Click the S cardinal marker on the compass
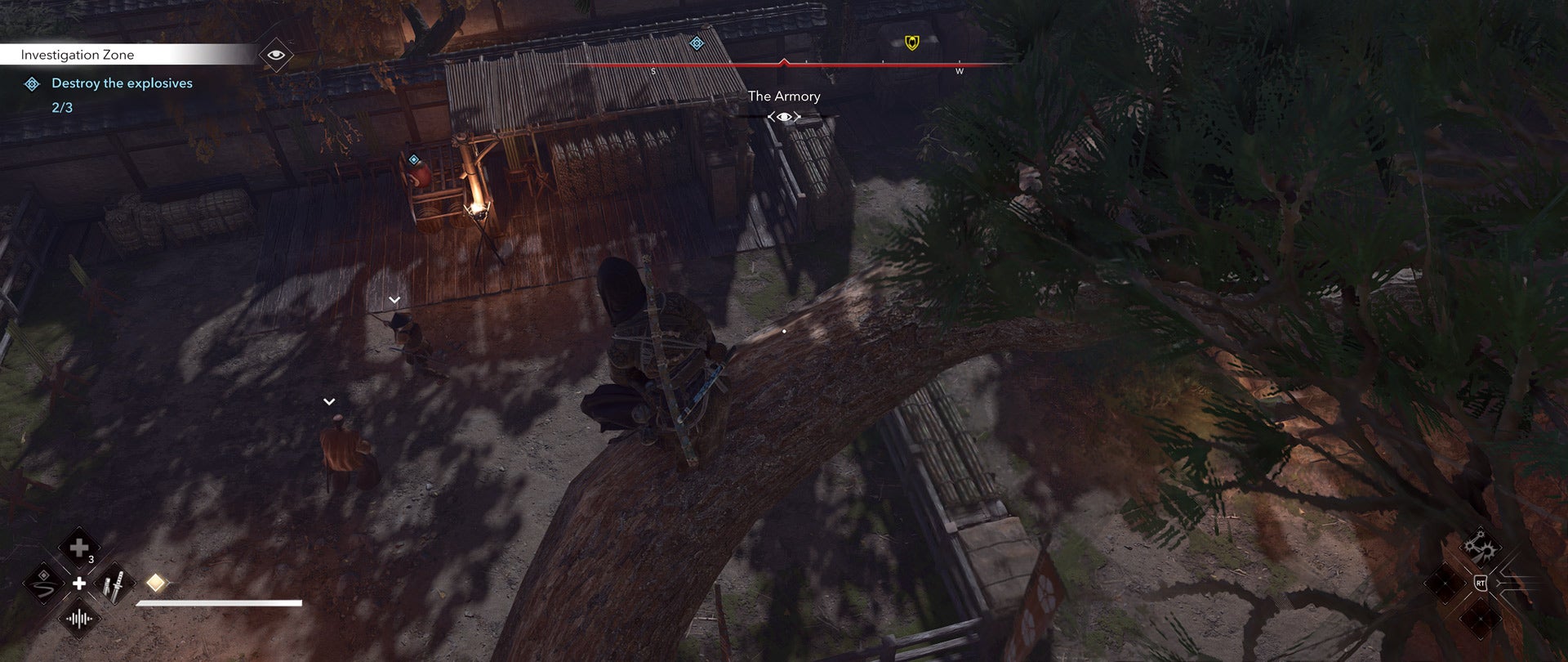 pyautogui.click(x=654, y=70)
